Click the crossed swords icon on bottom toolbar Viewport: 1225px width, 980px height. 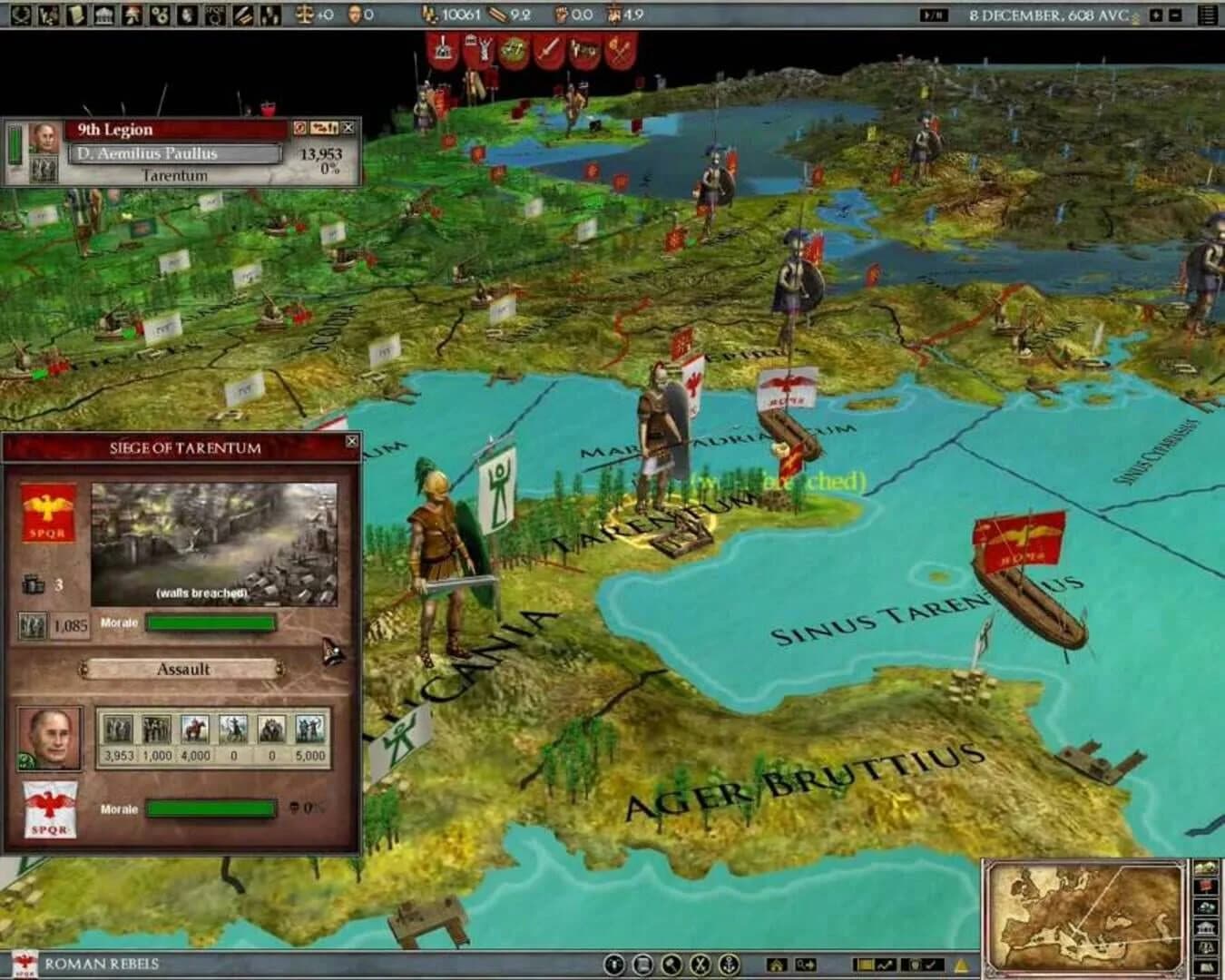[699, 962]
